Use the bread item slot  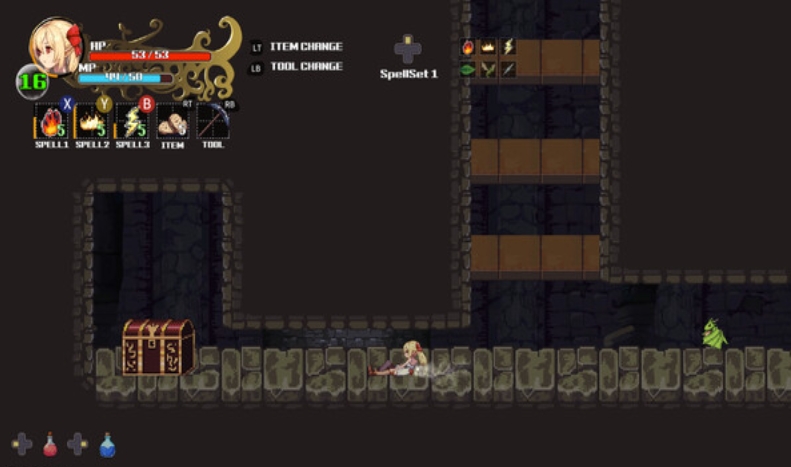pos(172,122)
